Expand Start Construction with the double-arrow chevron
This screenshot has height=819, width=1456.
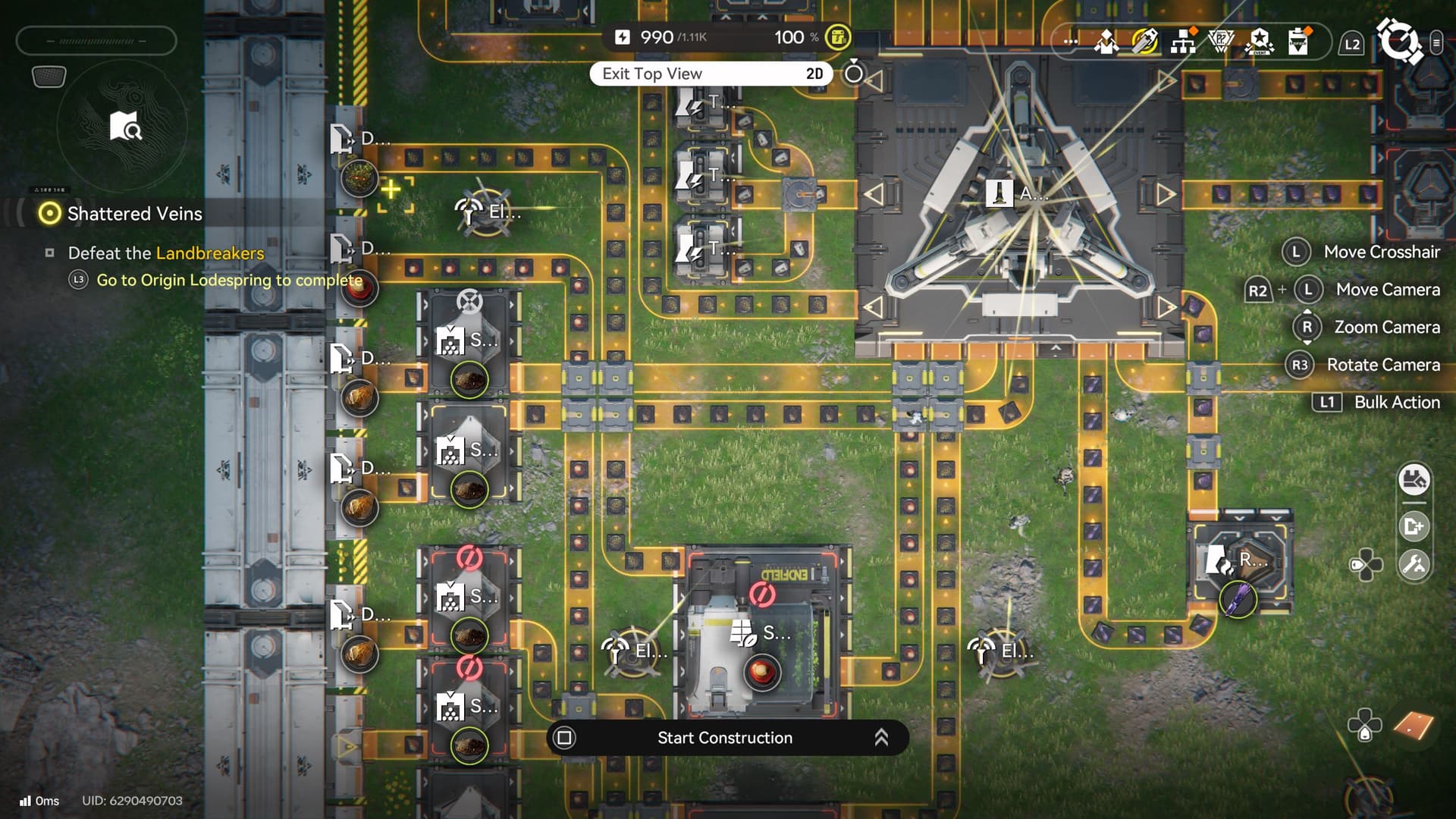point(881,738)
